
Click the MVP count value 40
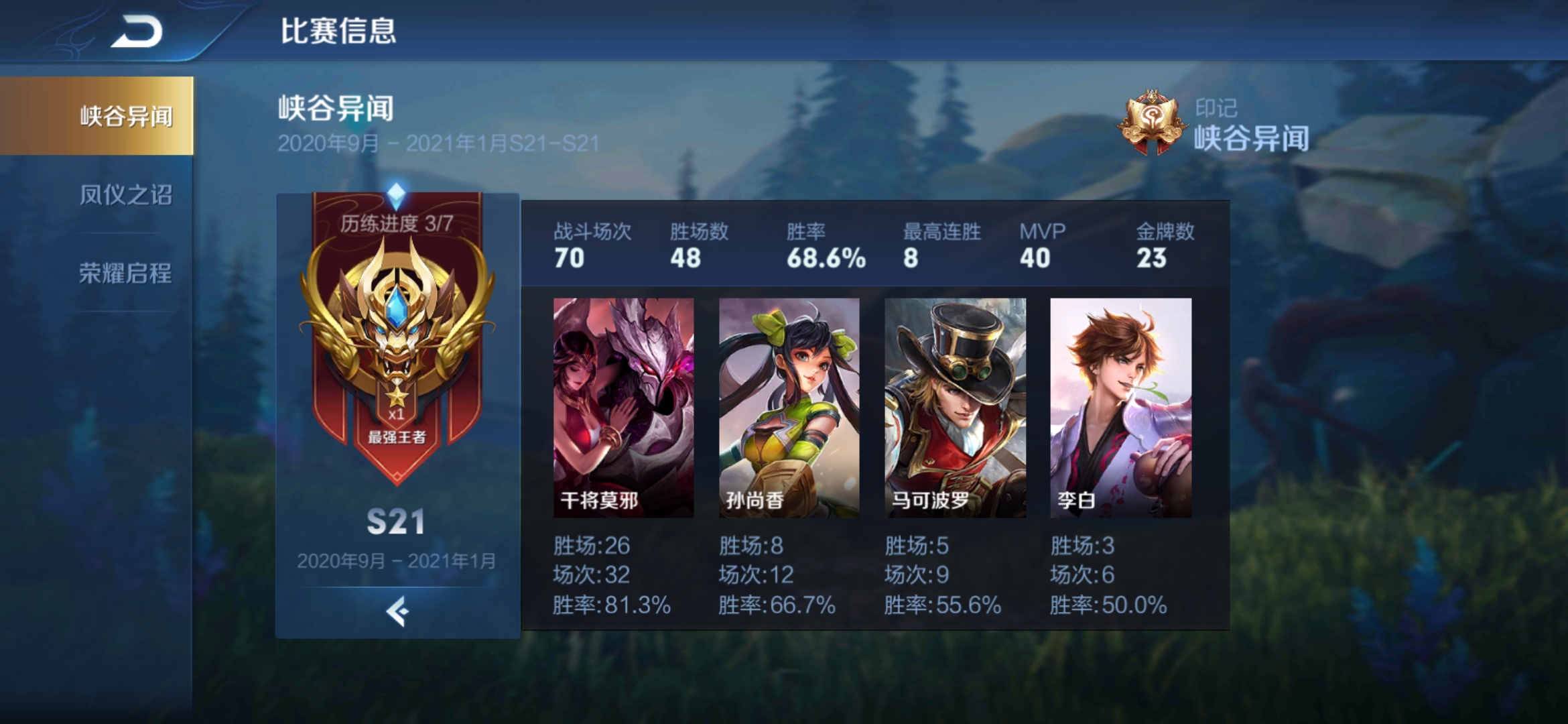point(1035,257)
